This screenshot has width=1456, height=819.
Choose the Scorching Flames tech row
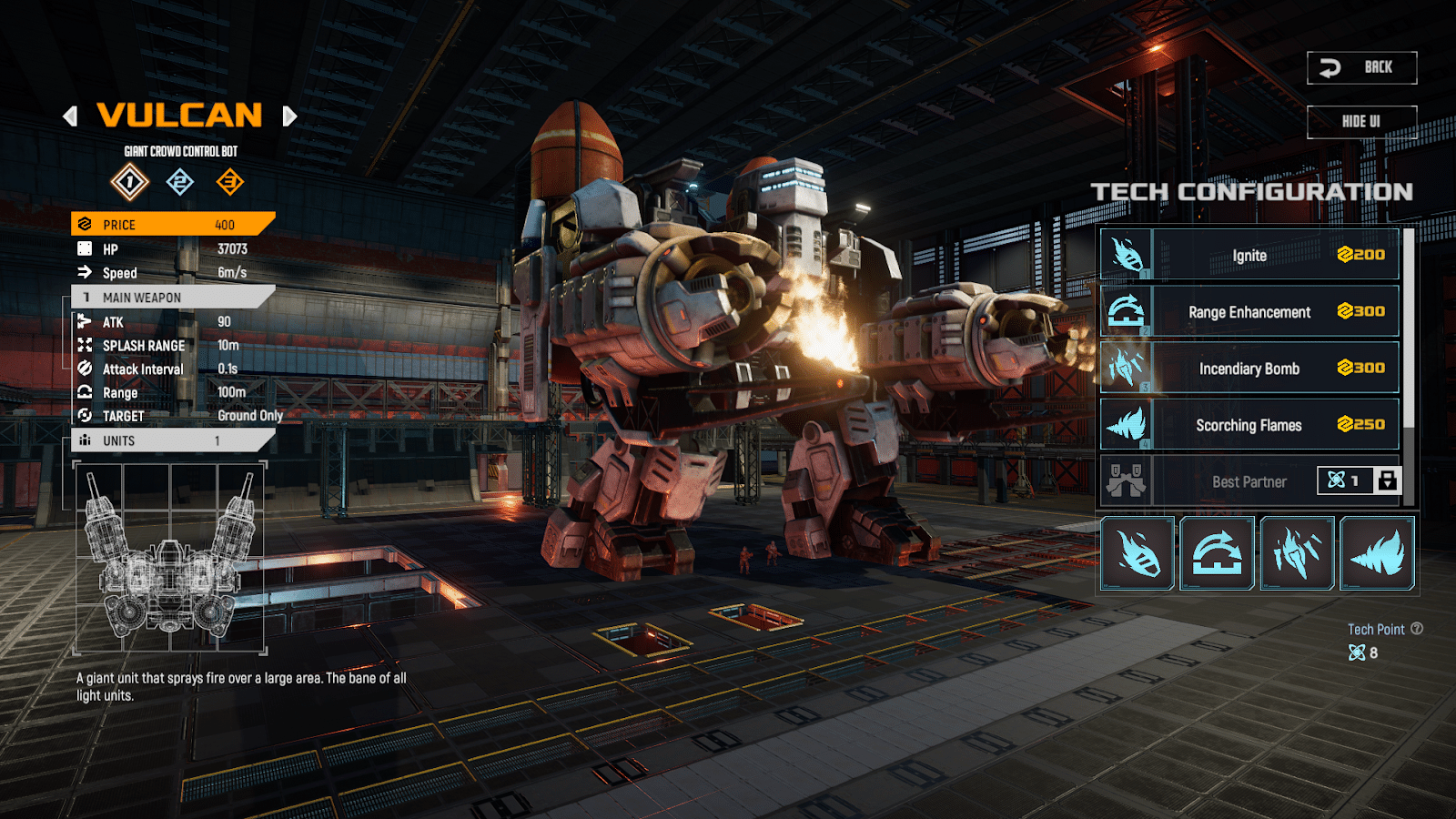(x=1249, y=425)
